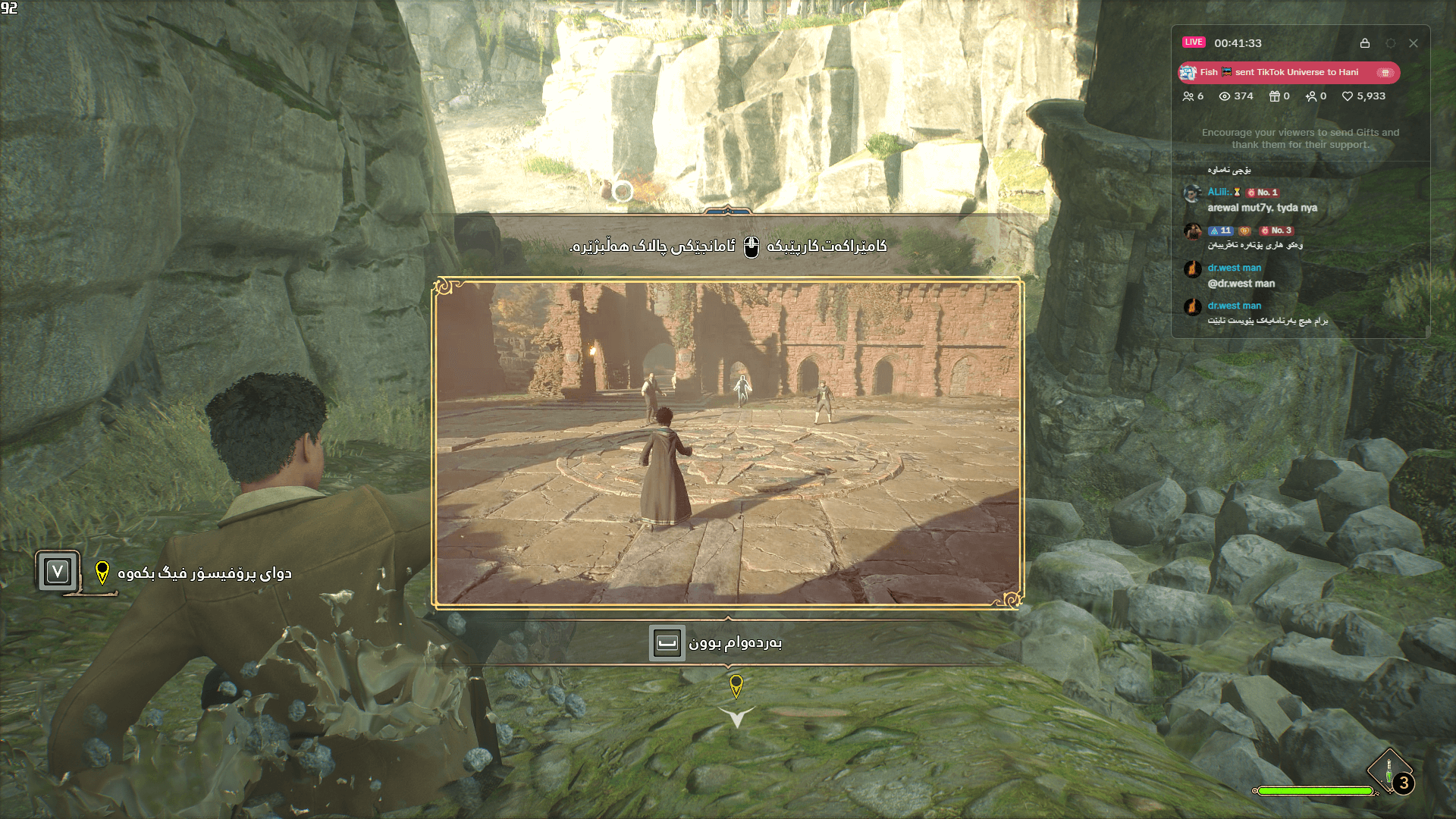Select the viewers count icon showing 6

1188,96
